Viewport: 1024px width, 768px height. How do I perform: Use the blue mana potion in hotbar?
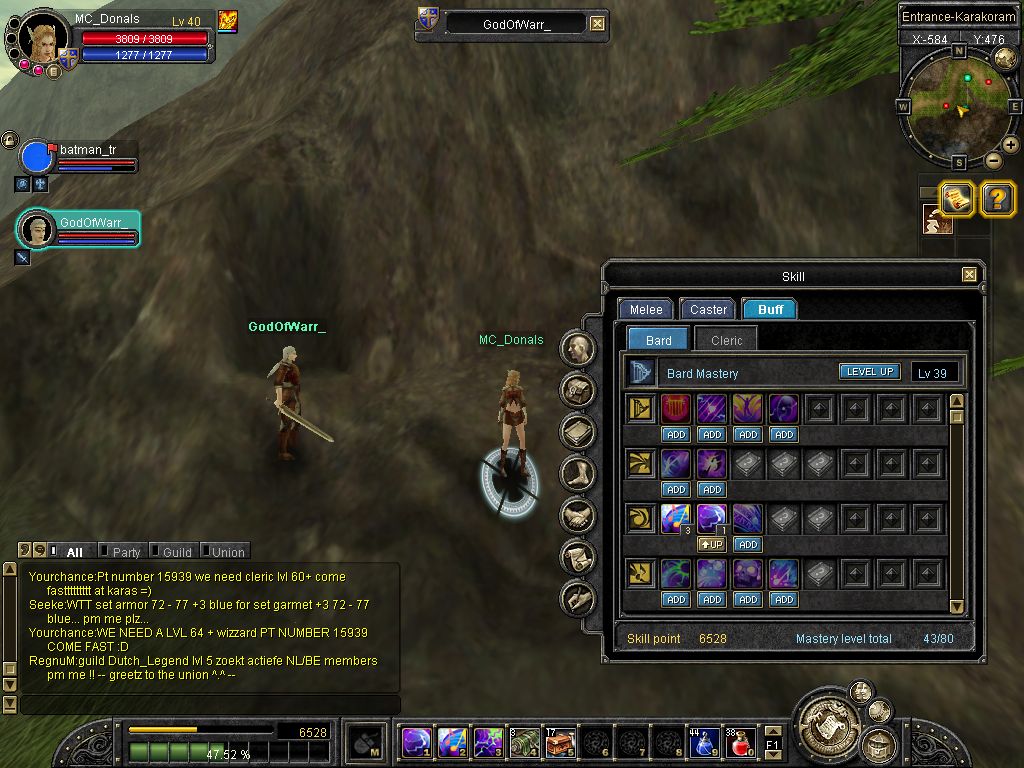click(x=705, y=743)
